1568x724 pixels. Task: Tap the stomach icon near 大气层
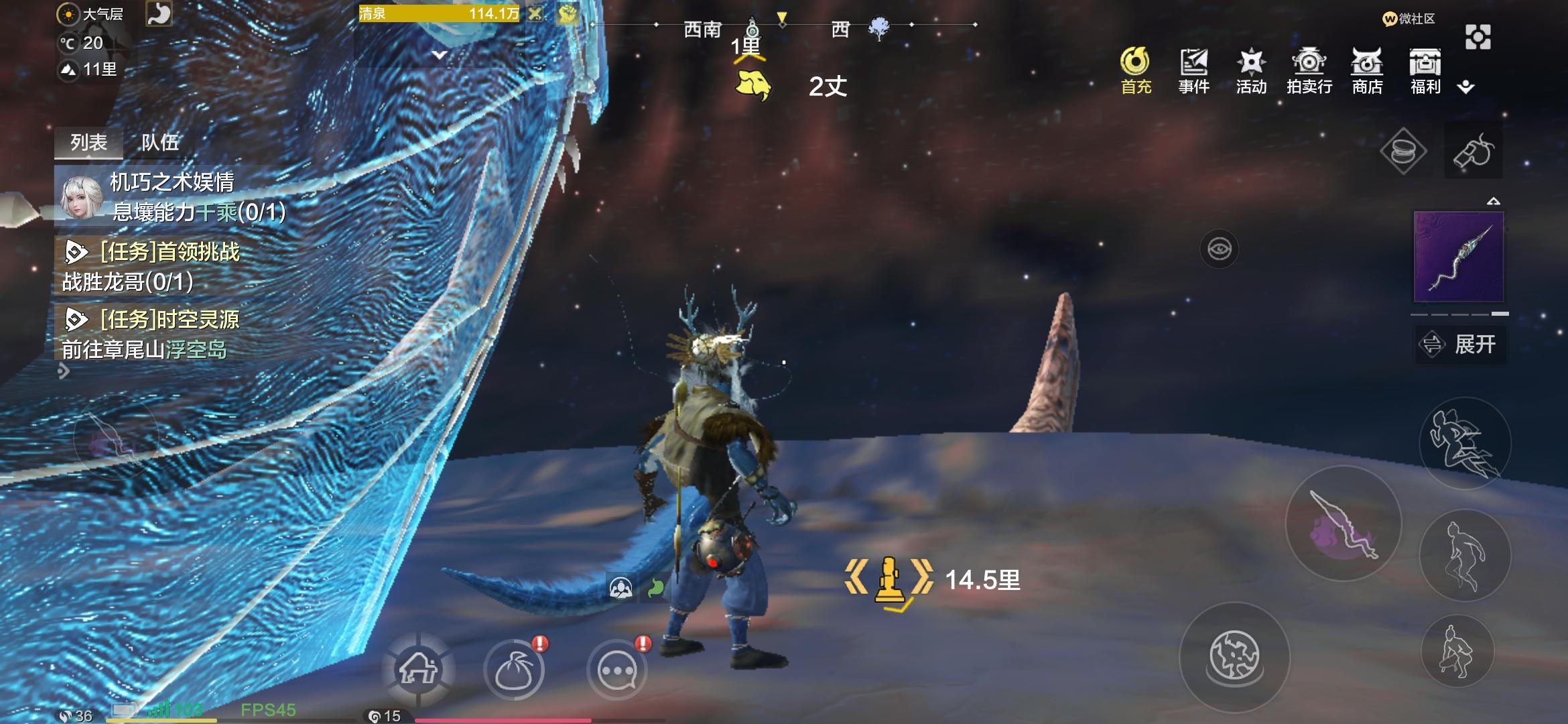(x=161, y=13)
